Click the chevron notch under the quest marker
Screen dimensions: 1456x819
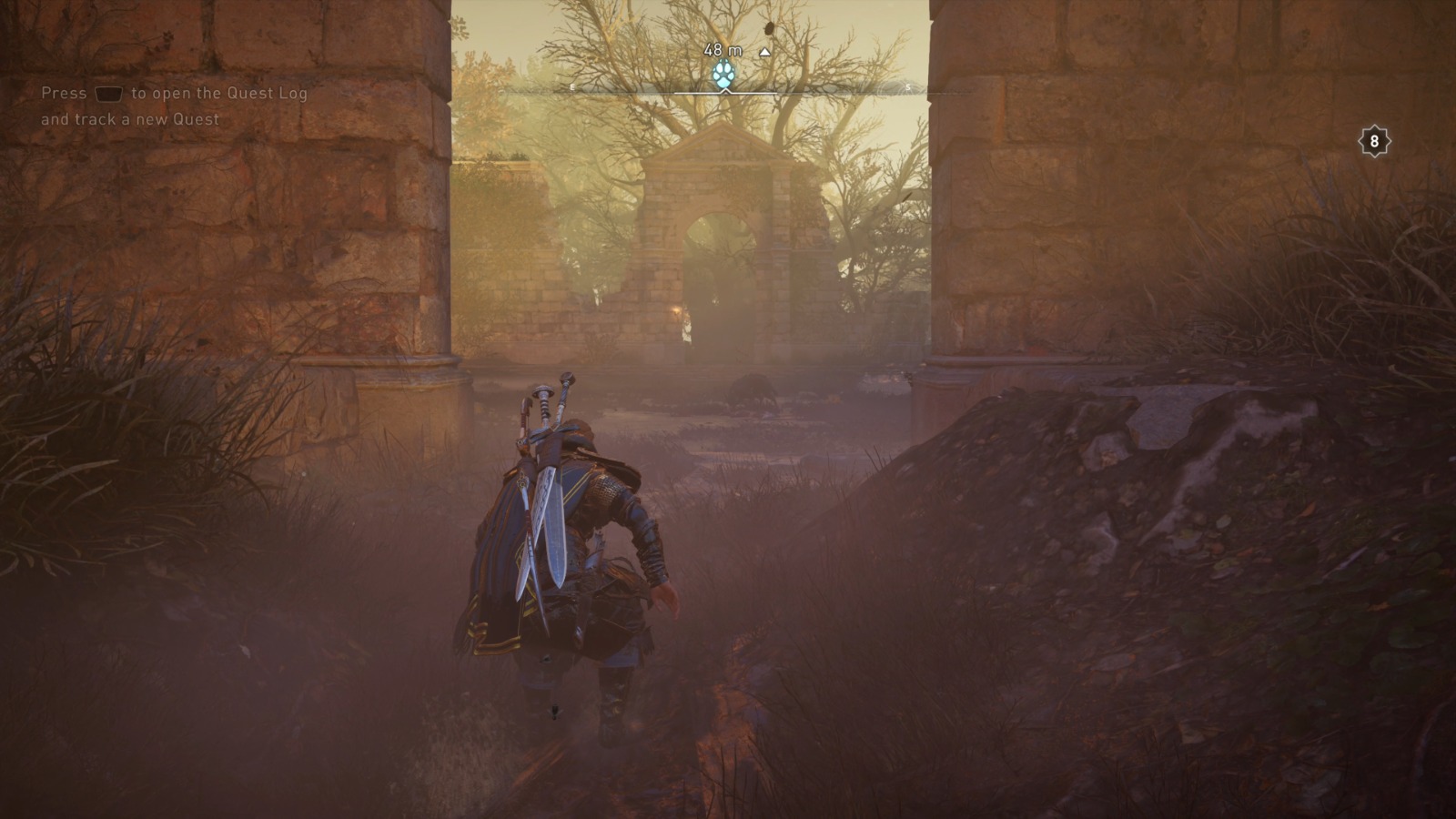point(724,92)
